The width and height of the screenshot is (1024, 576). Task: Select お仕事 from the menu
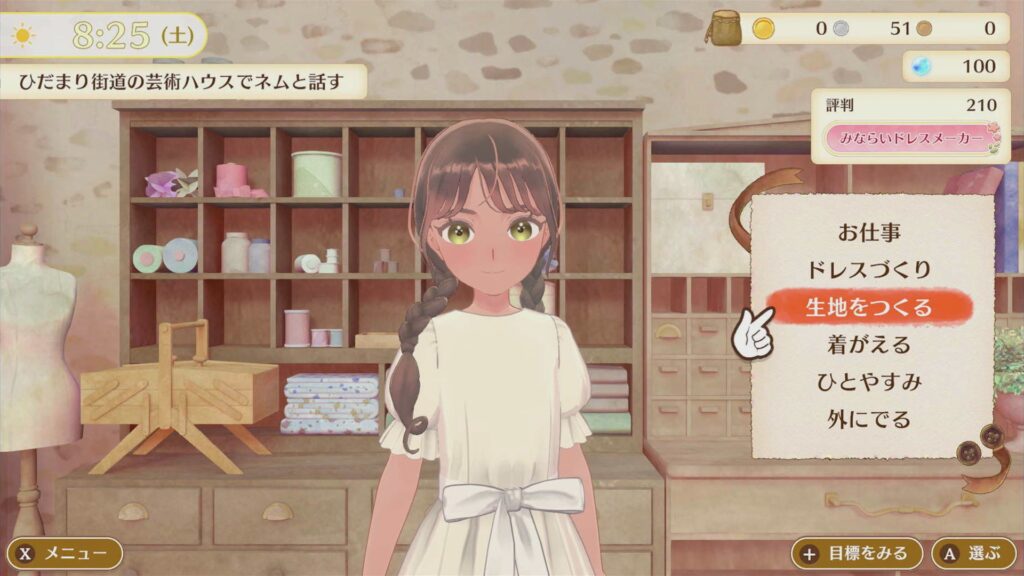pyautogui.click(x=868, y=233)
